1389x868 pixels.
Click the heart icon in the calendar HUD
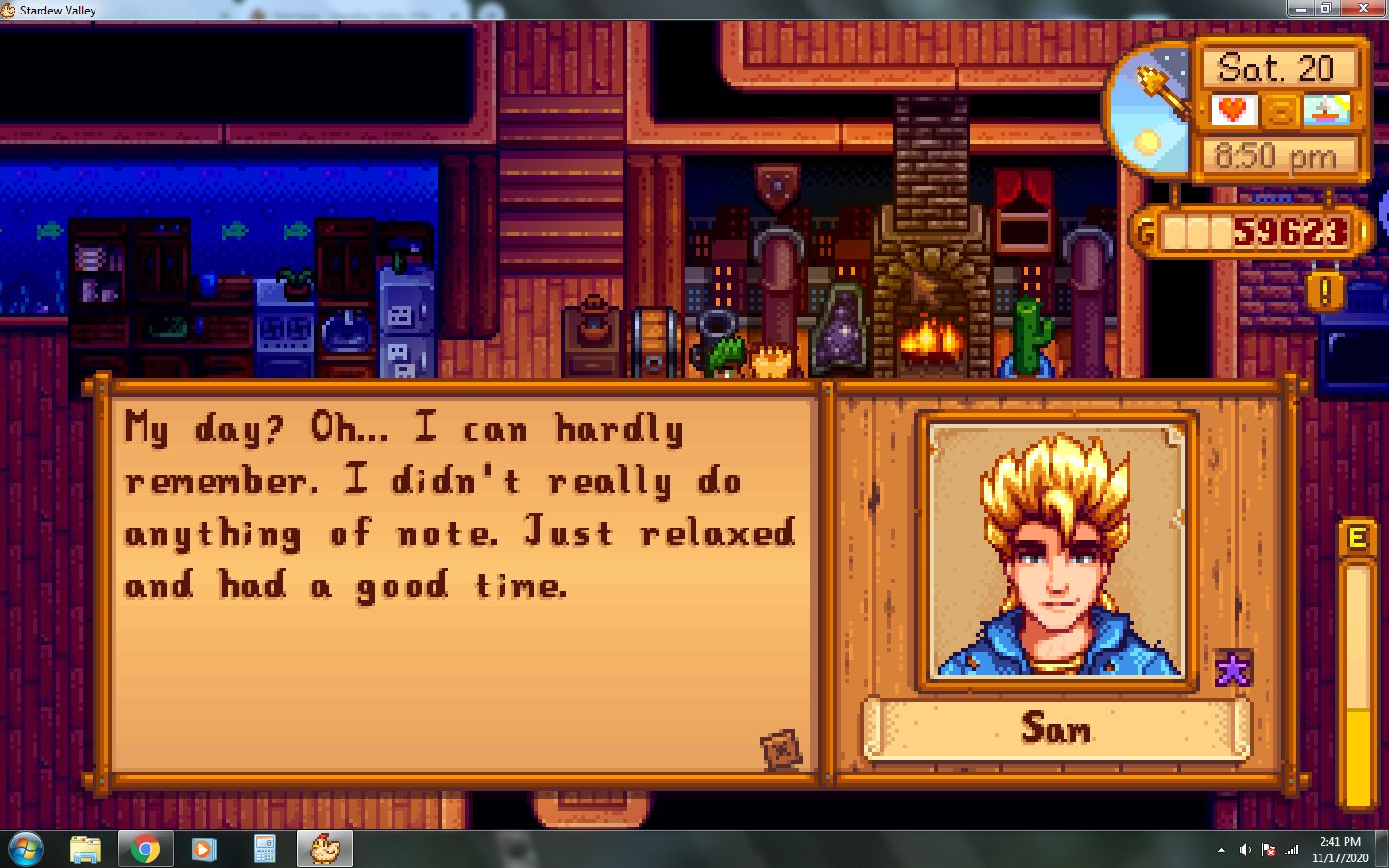click(1234, 110)
